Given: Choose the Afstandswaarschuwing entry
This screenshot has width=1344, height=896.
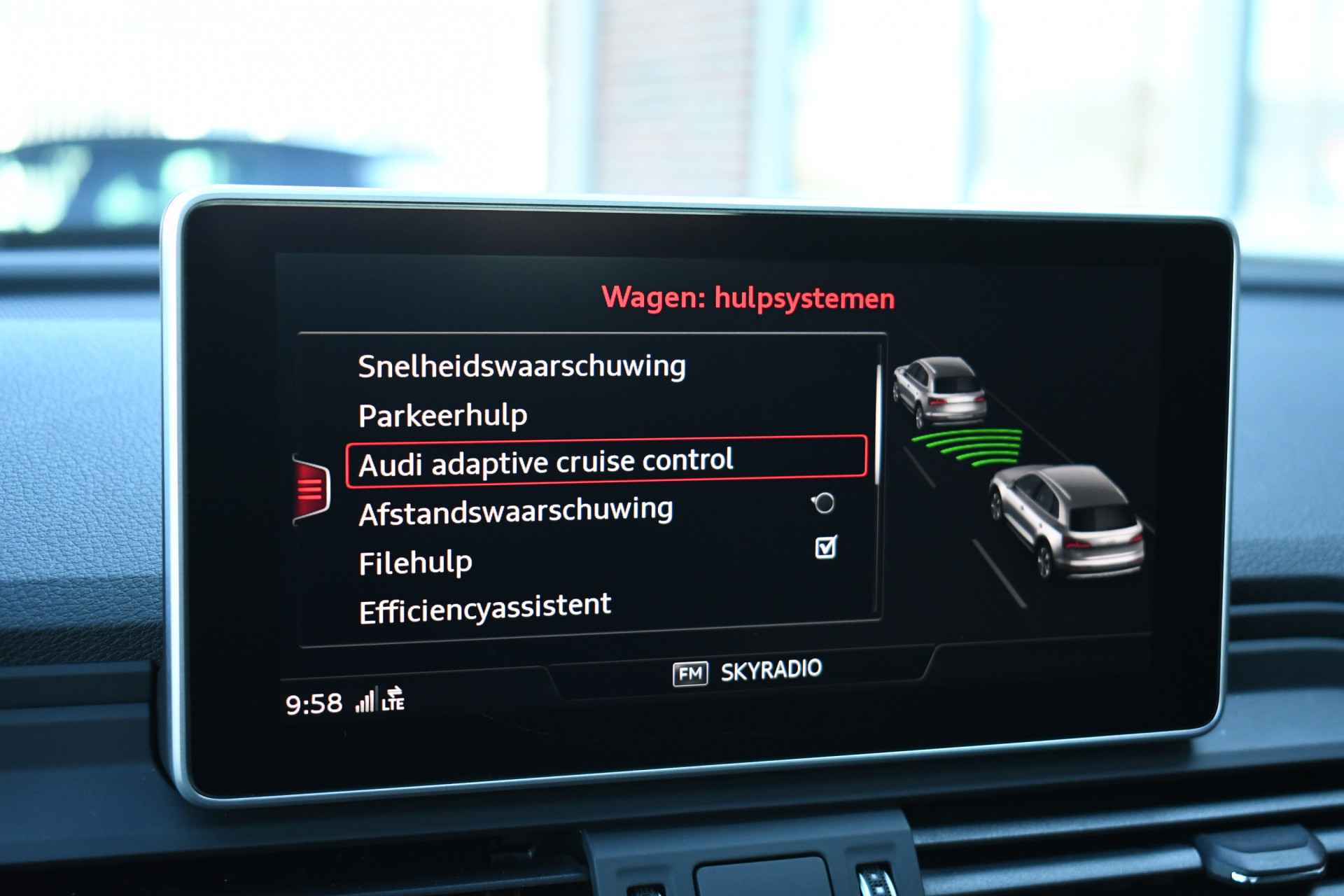Looking at the screenshot, I should pyautogui.click(x=515, y=512).
